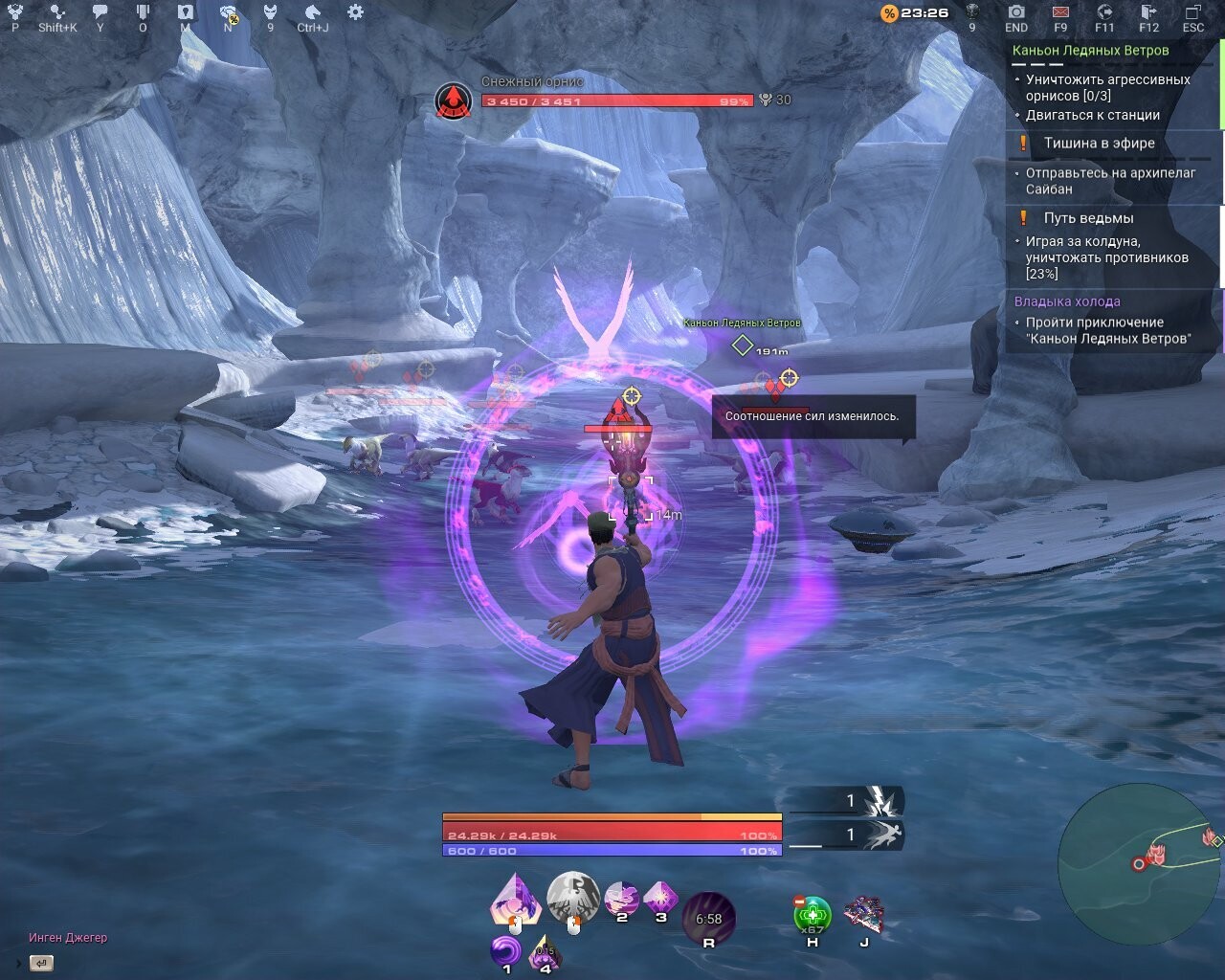Use the green healing potion consumable
This screenshot has height=980, width=1225.
(x=813, y=914)
